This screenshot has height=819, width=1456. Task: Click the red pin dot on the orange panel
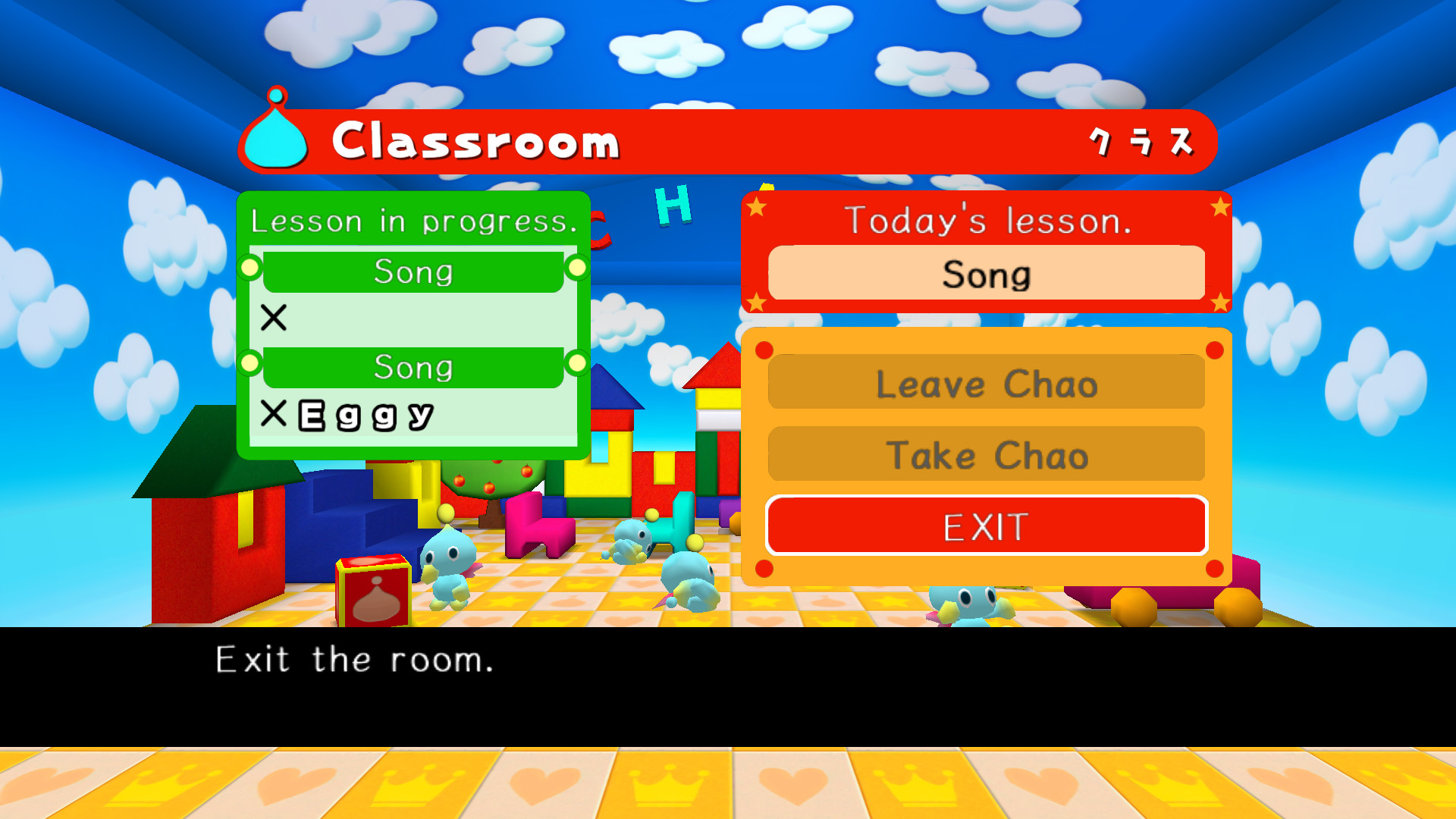click(x=764, y=350)
